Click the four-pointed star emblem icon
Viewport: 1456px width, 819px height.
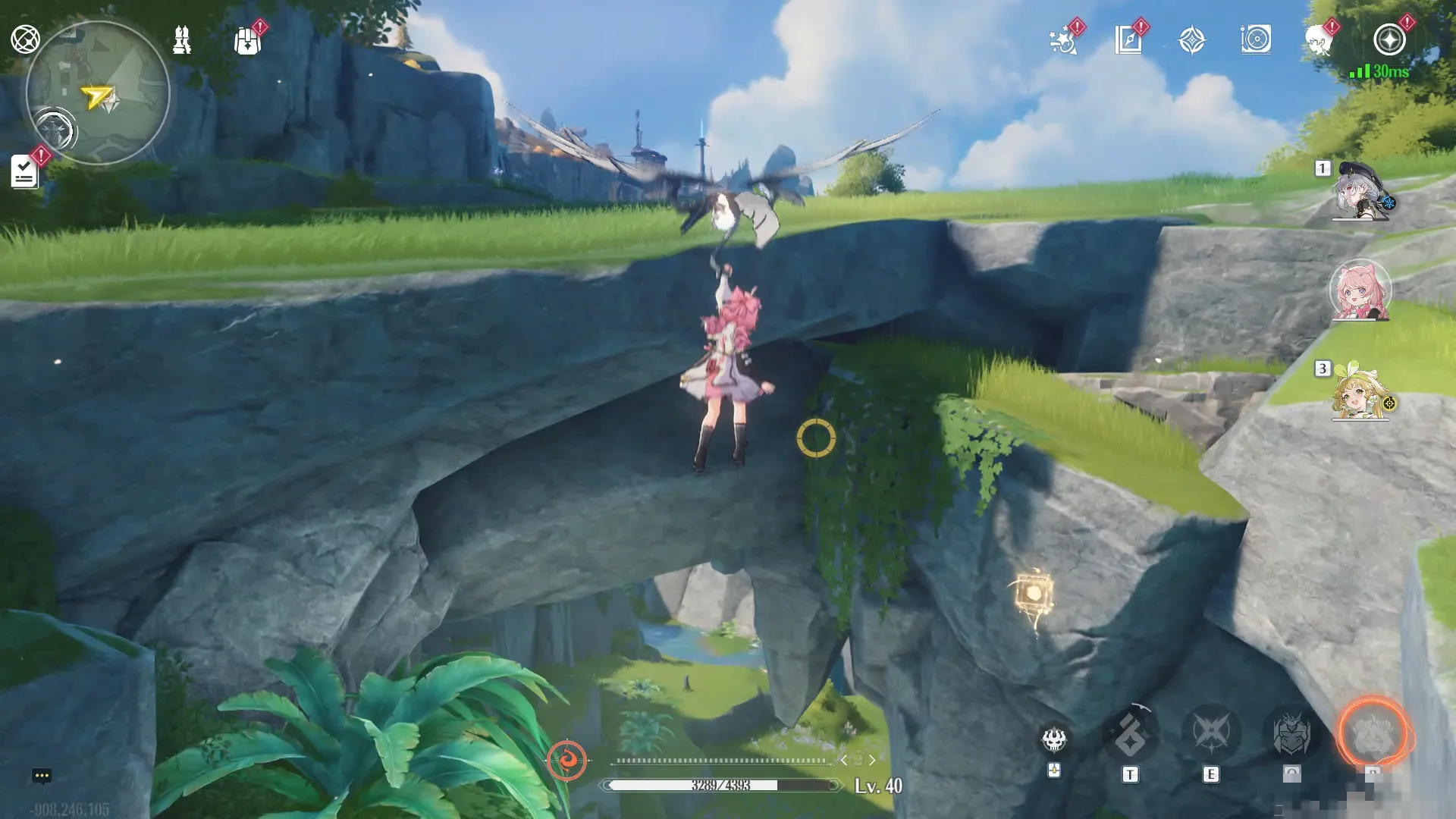coord(1192,40)
